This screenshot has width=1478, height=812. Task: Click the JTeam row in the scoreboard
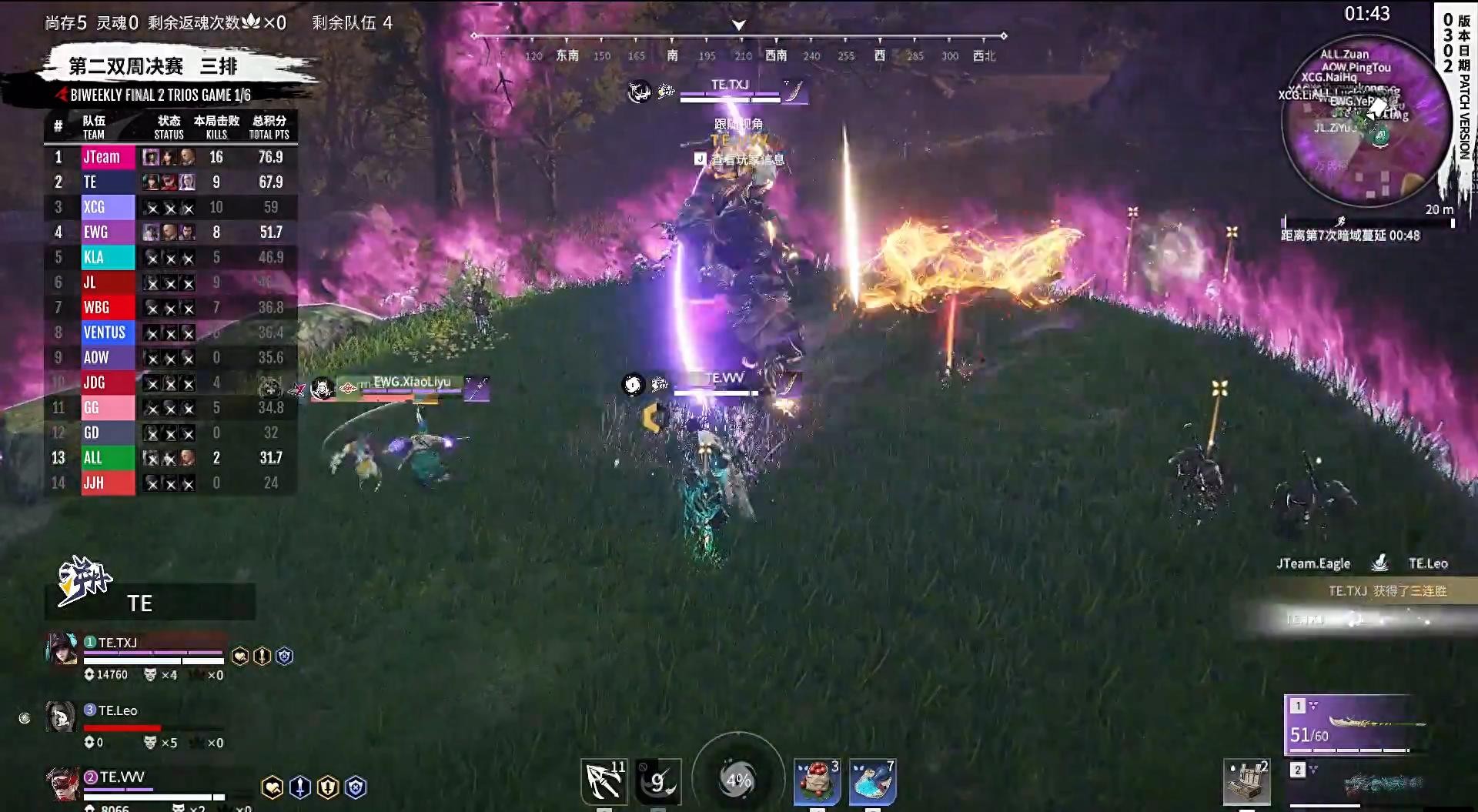click(x=171, y=157)
